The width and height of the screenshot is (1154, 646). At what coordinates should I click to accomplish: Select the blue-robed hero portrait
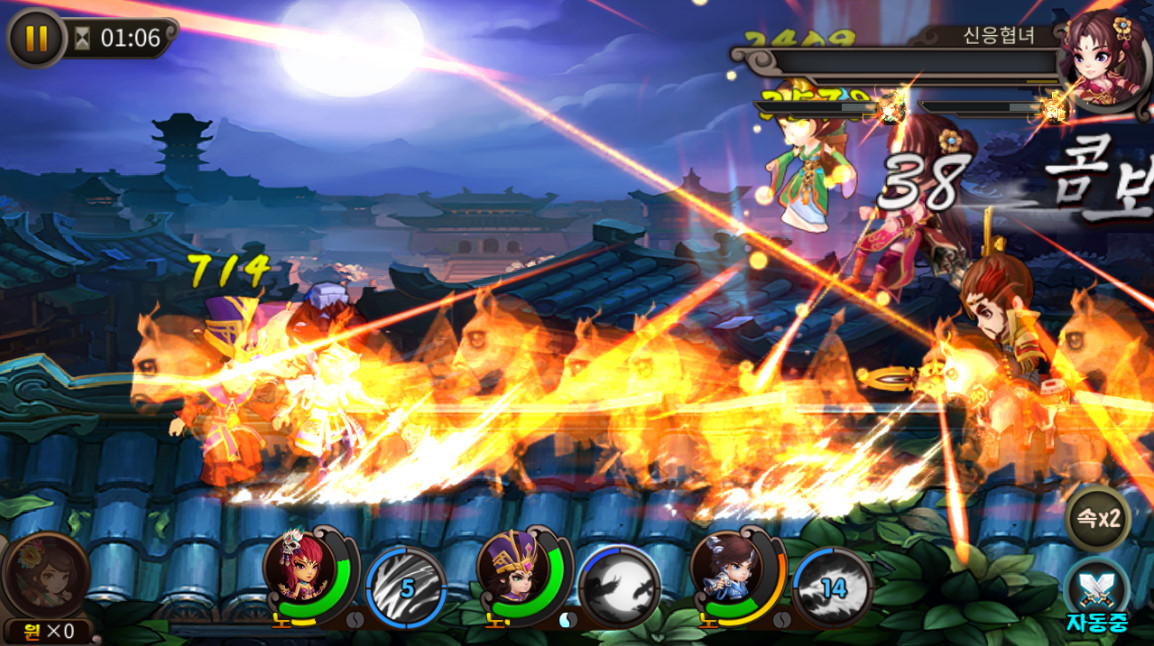[729, 575]
